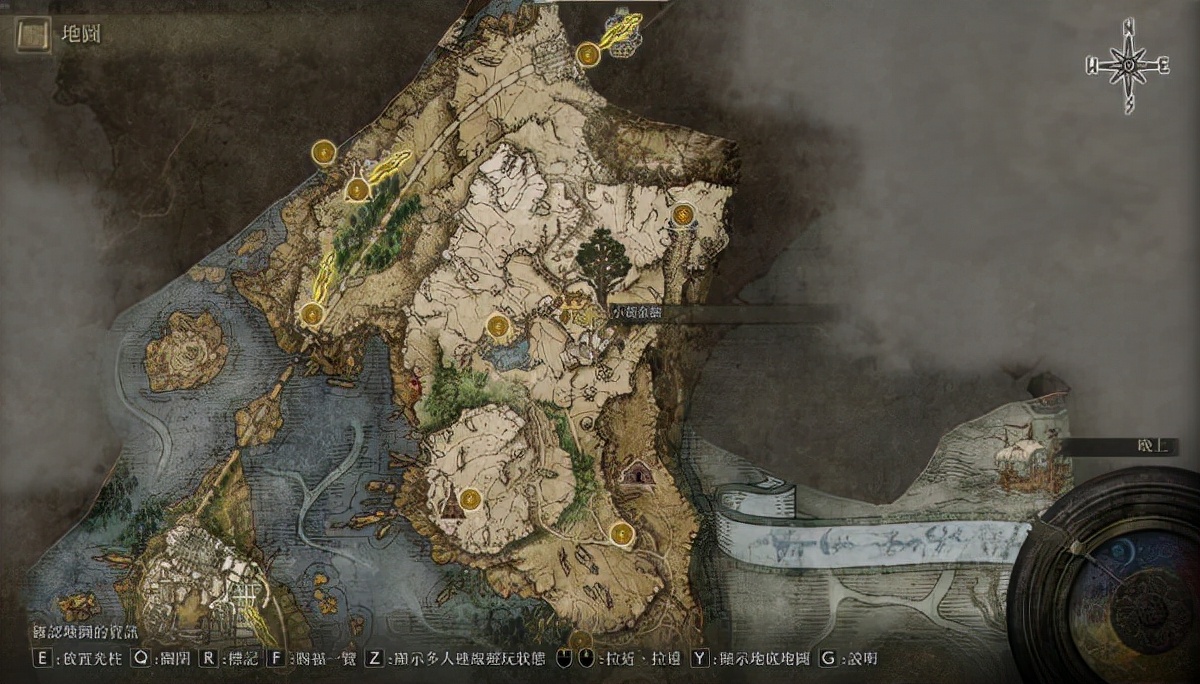Click the compass rose
Viewport: 1200px width, 684px height.
(1128, 66)
